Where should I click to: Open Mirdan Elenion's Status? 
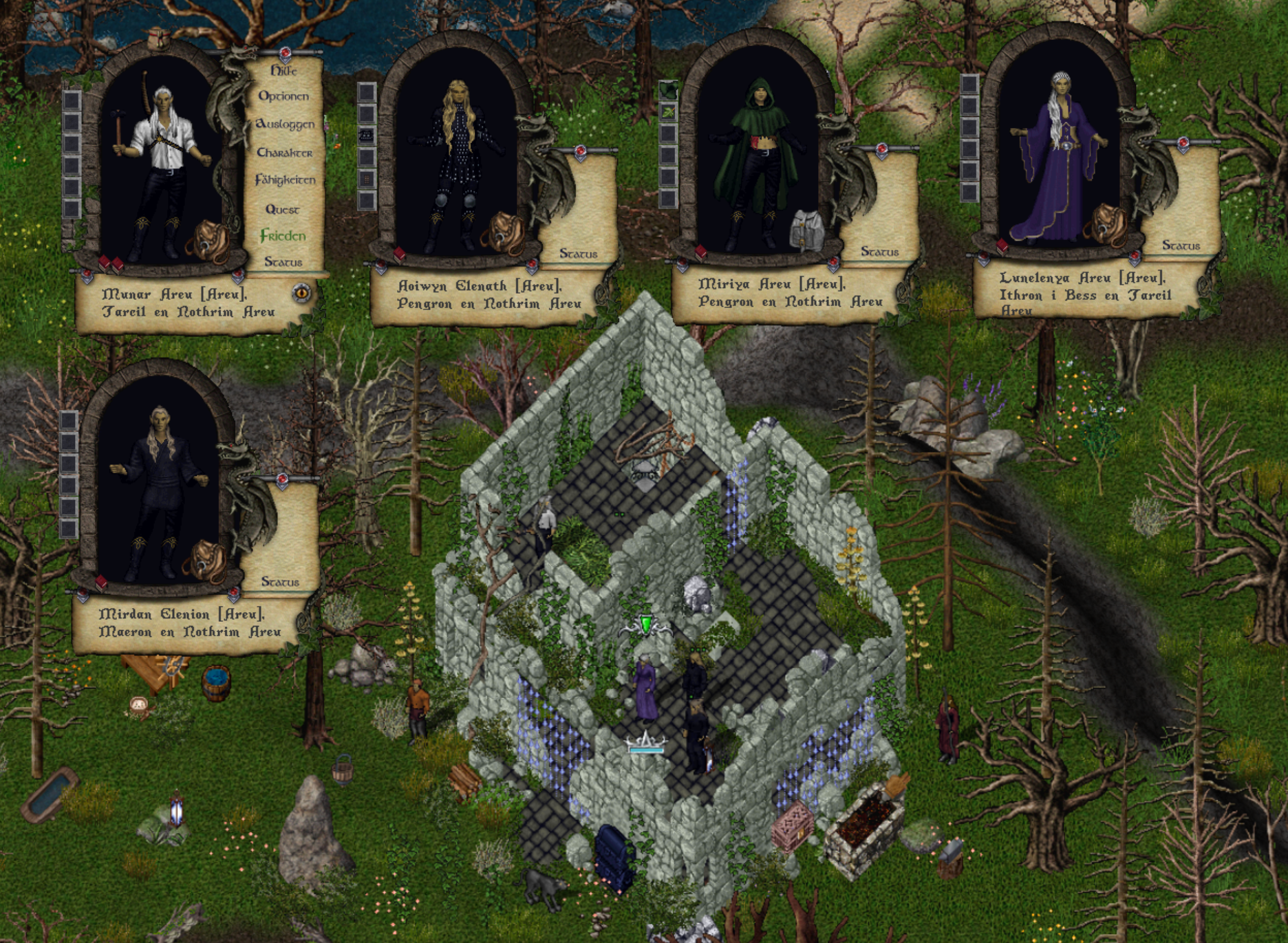click(280, 582)
